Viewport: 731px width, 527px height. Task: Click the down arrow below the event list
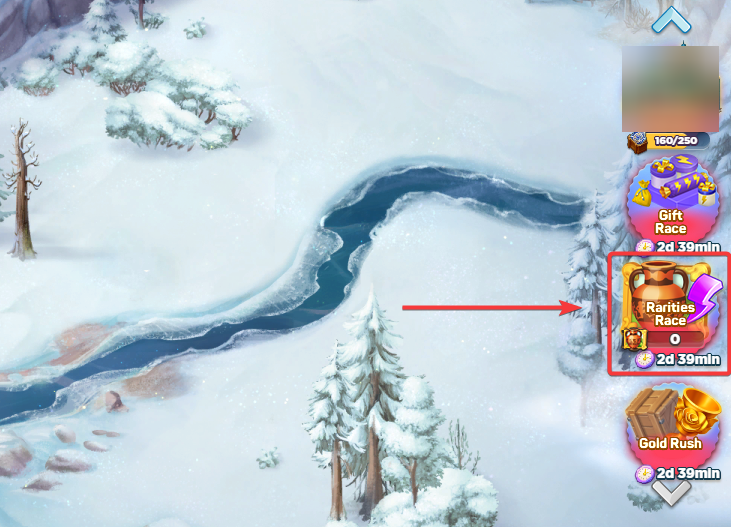point(671,493)
